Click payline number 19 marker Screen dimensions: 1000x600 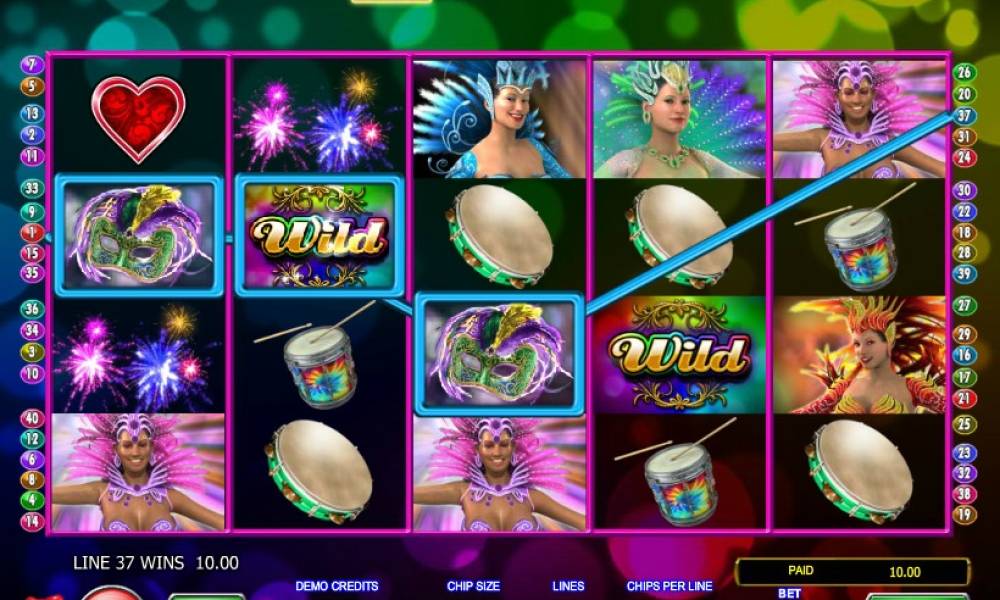(x=964, y=515)
